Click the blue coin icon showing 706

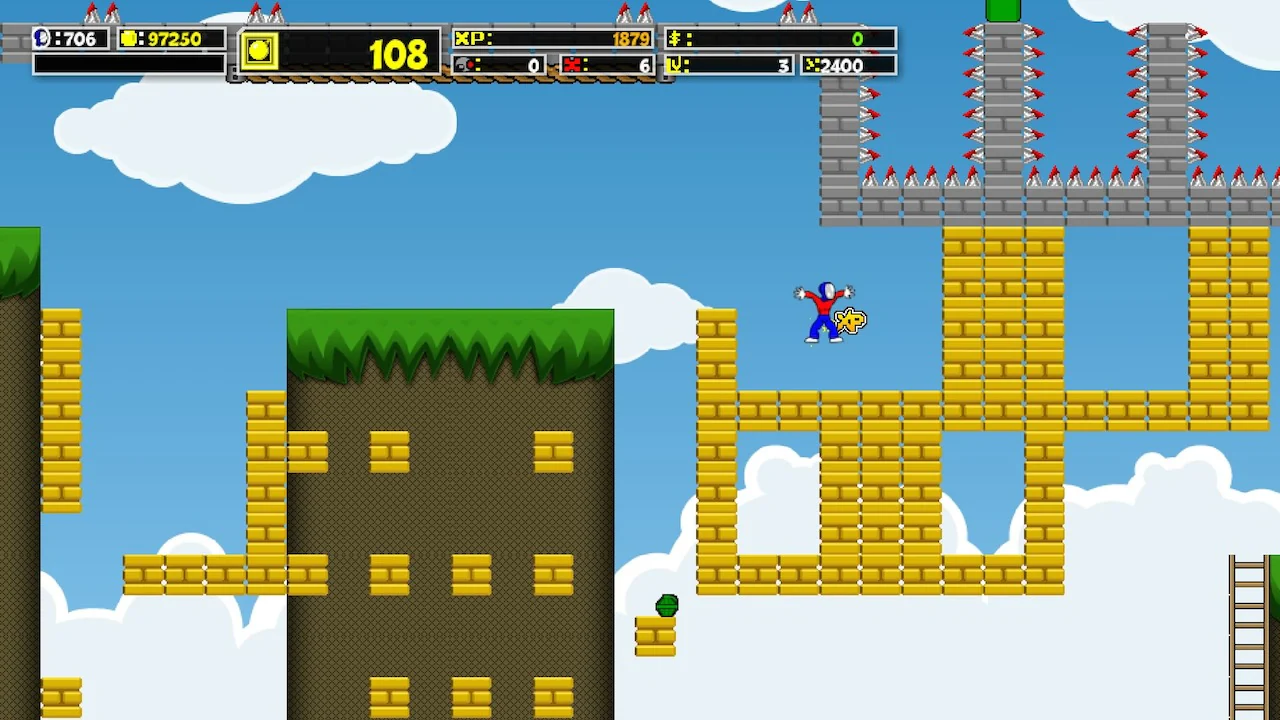pos(40,39)
